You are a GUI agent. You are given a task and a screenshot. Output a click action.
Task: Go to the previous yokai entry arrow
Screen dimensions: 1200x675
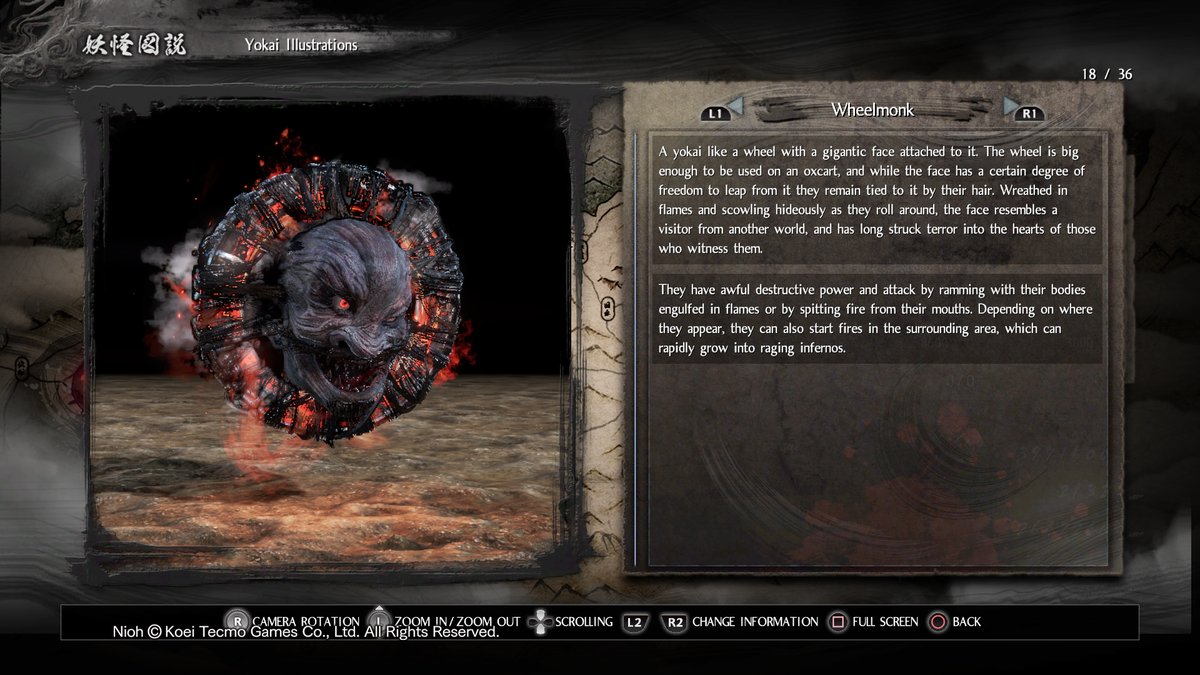coord(735,106)
